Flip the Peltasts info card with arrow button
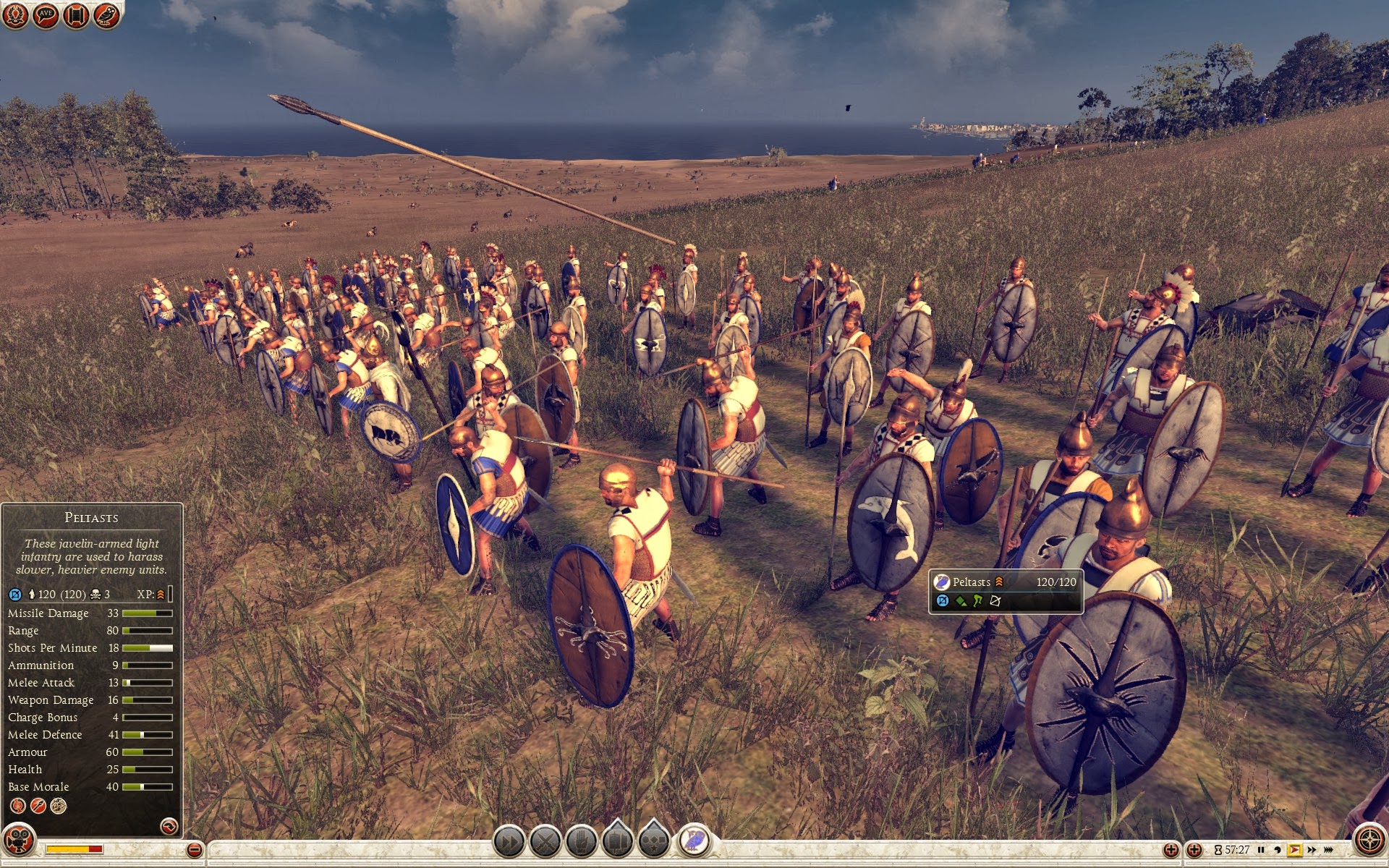The image size is (1389, 868). pos(169,826)
